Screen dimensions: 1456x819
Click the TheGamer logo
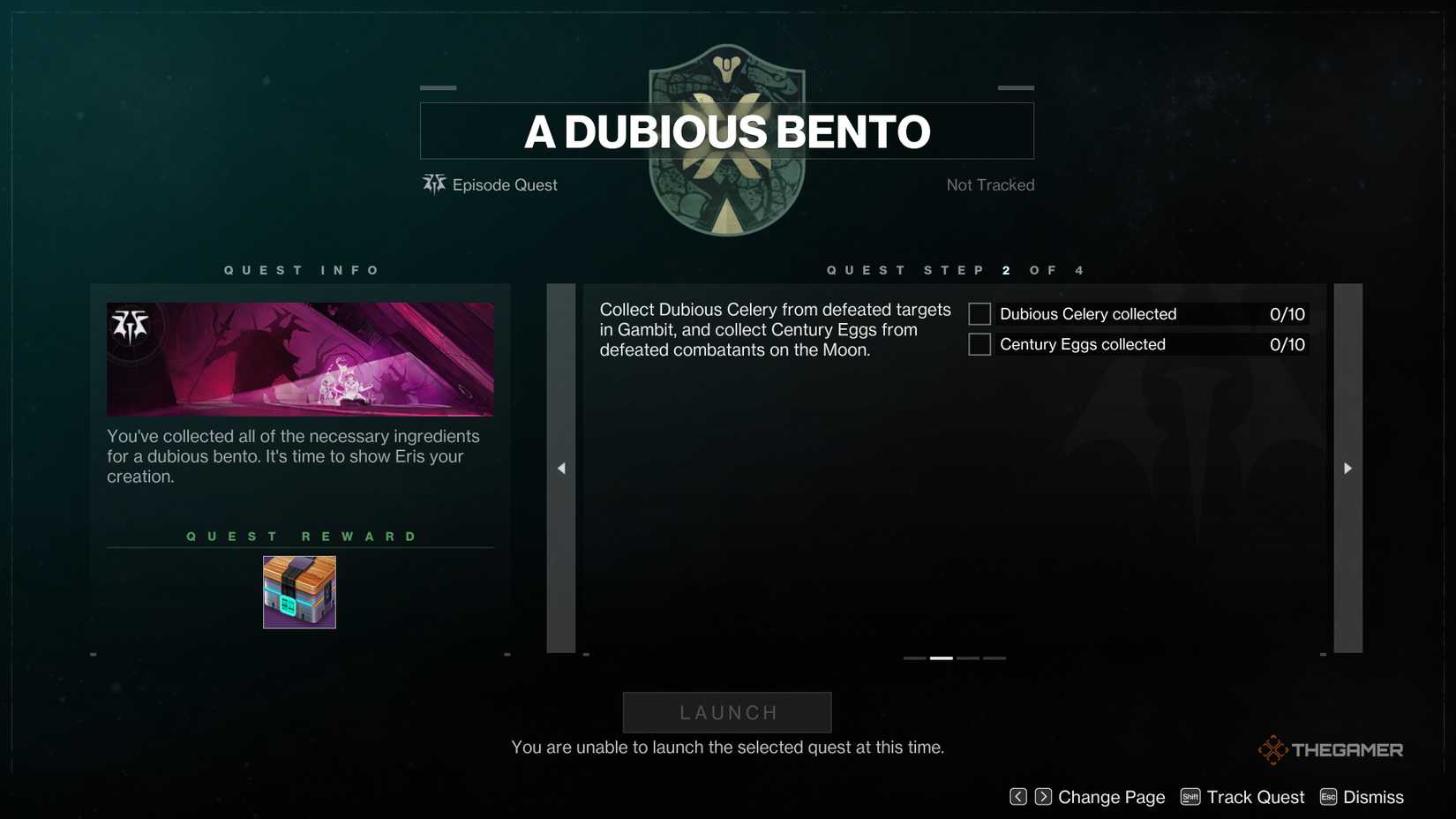click(x=1330, y=749)
